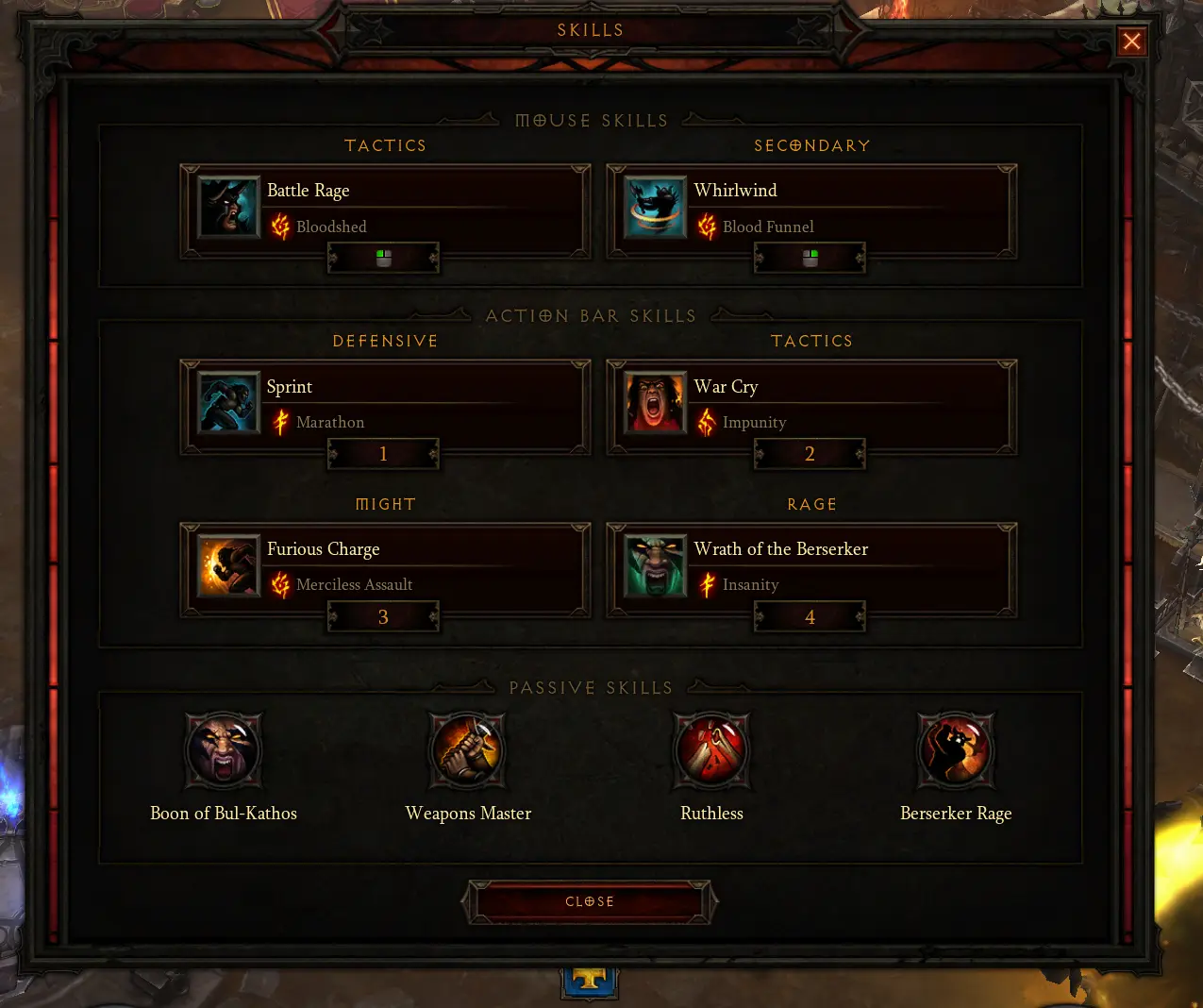
Task: Choose the Whirlwind secondary skill
Action: click(x=811, y=208)
